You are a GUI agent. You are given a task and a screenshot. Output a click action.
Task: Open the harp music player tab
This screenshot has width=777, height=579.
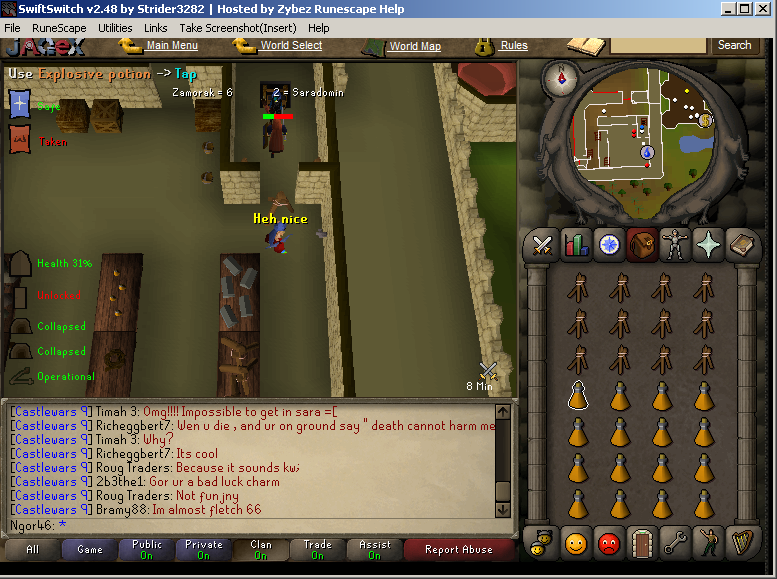pyautogui.click(x=740, y=543)
